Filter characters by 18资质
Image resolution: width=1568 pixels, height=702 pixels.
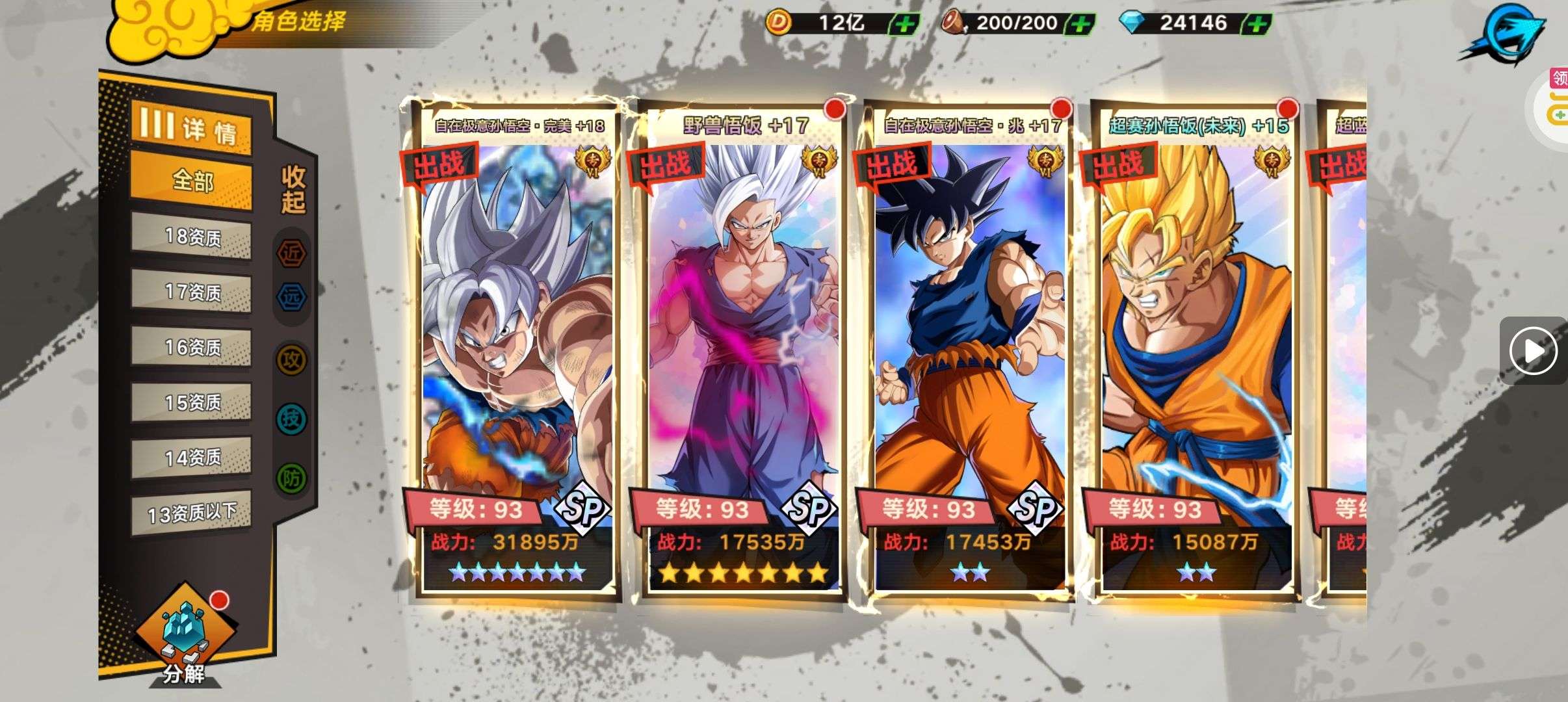tap(192, 237)
